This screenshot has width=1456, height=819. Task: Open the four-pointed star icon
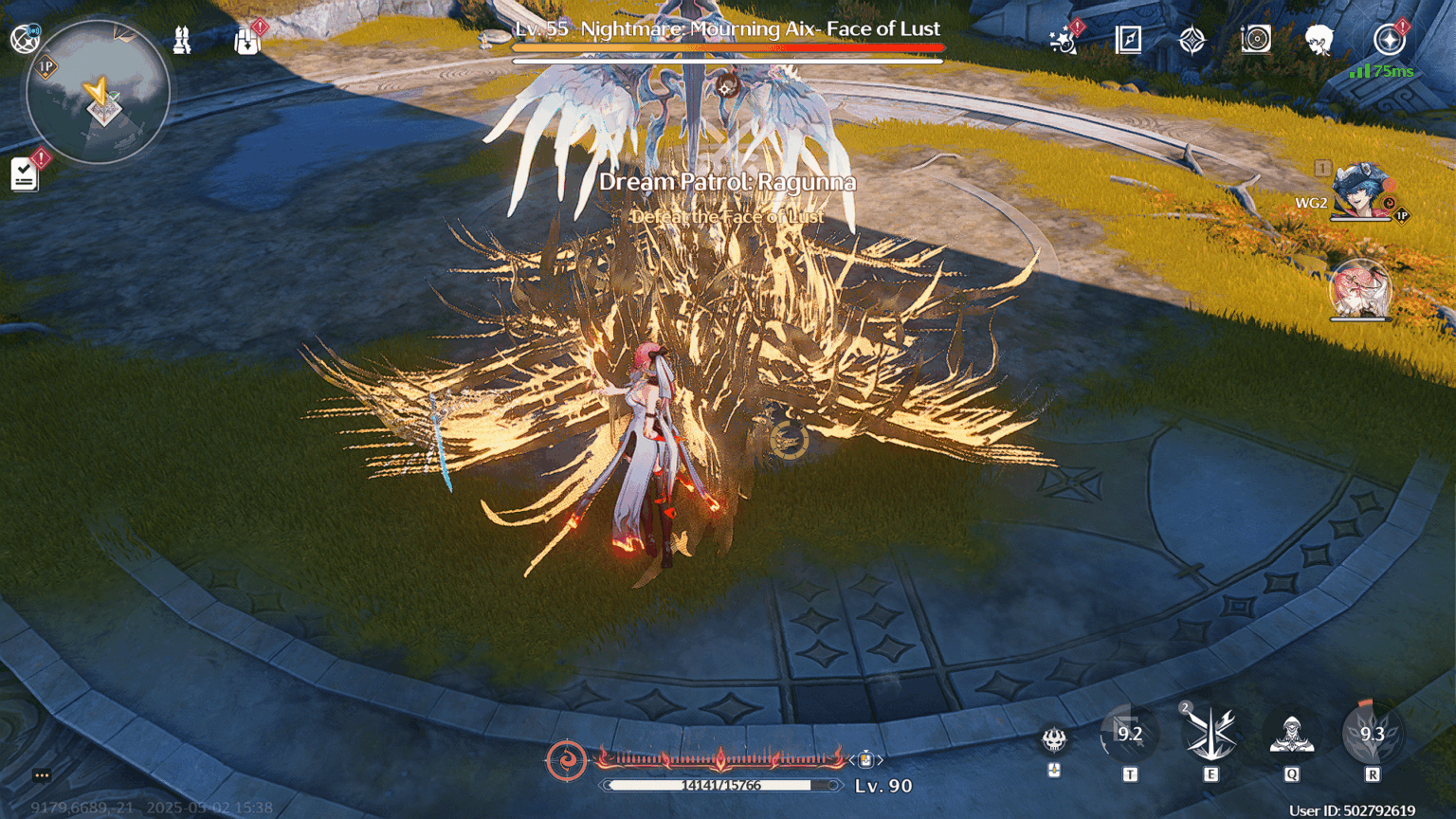click(x=1192, y=40)
